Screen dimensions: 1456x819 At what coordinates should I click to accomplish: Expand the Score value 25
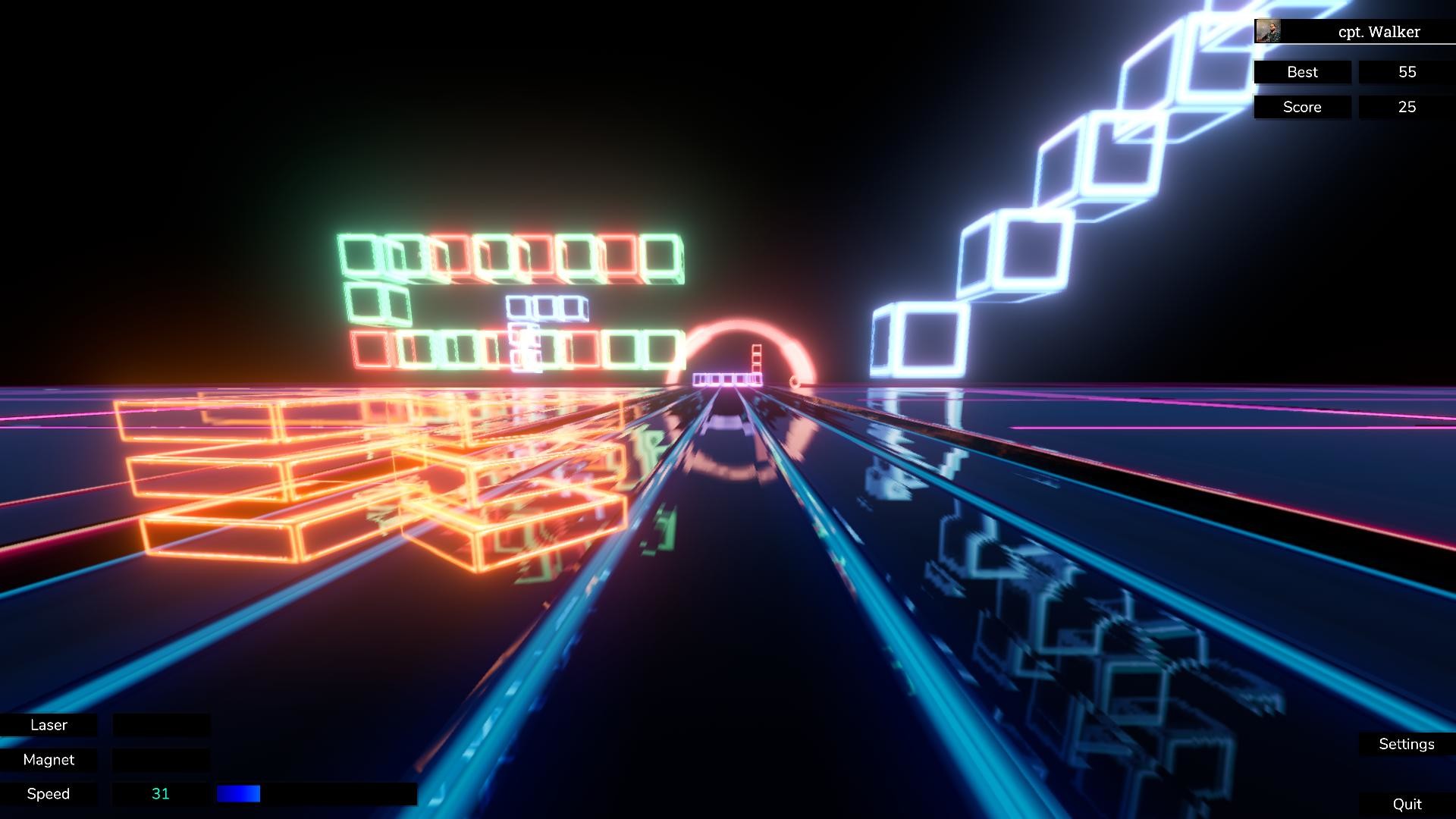[x=1407, y=107]
